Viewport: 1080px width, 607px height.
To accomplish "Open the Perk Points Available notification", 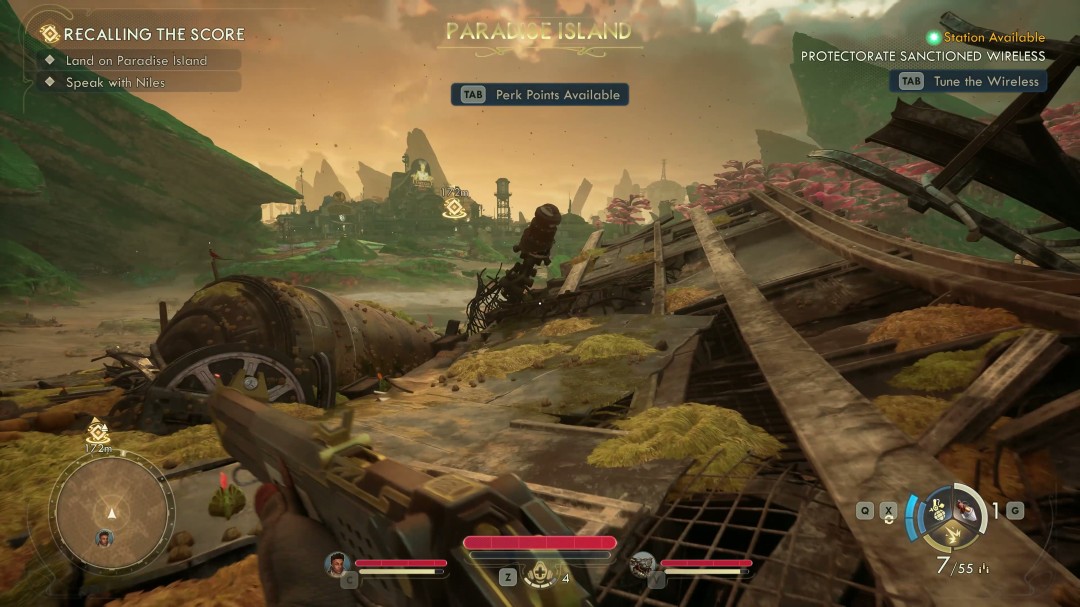I will 540,95.
